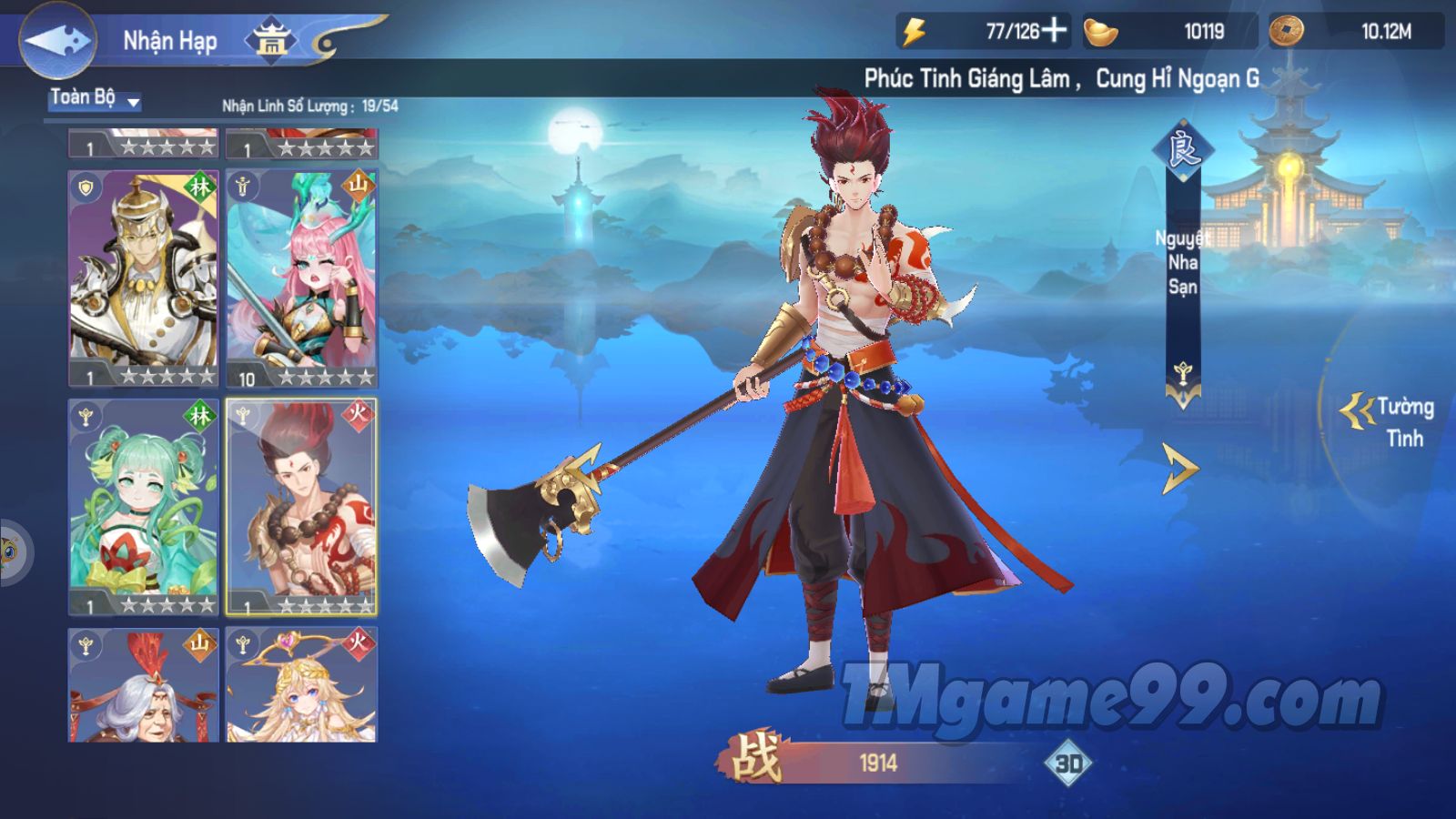Toggle the 3D model view
The width and height of the screenshot is (1456, 819).
pos(1067,763)
